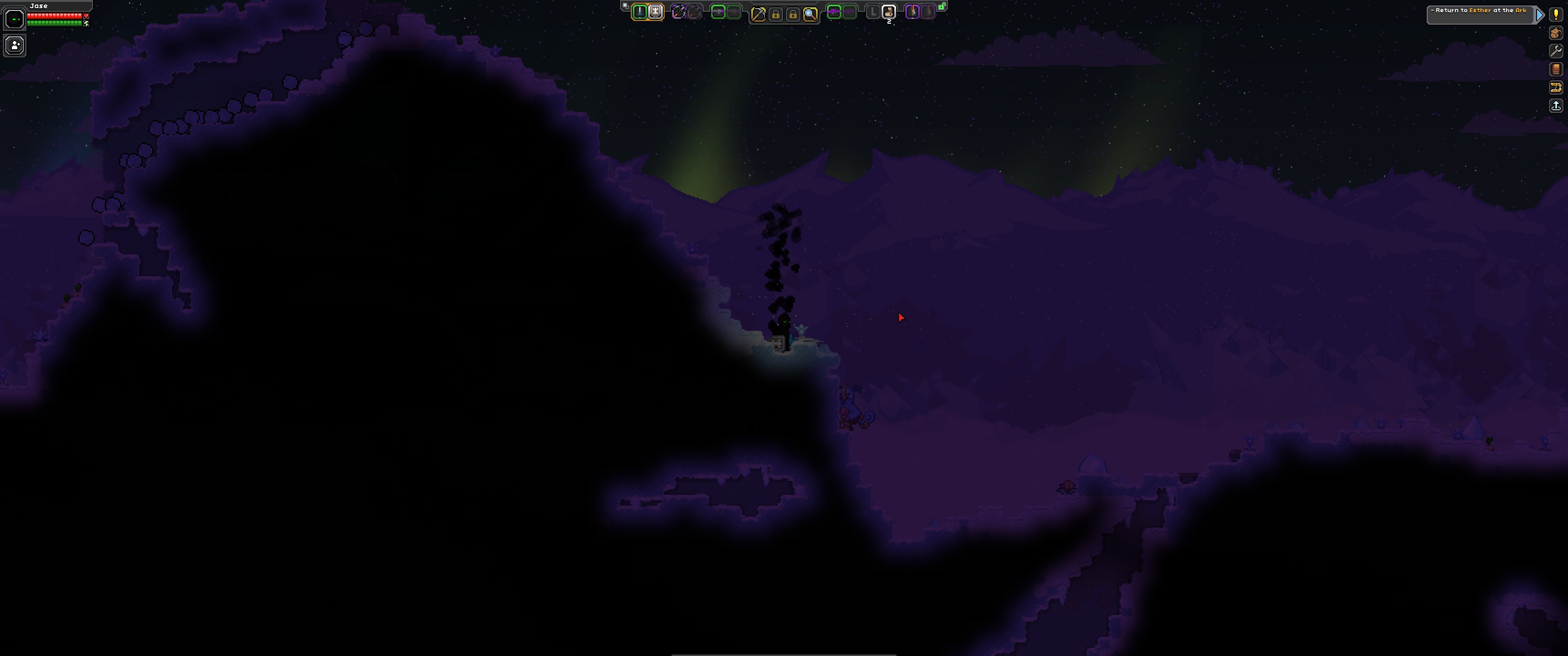Viewport: 1568px width, 656px height.
Task: Open the backpack inventory
Action: click(x=1556, y=33)
